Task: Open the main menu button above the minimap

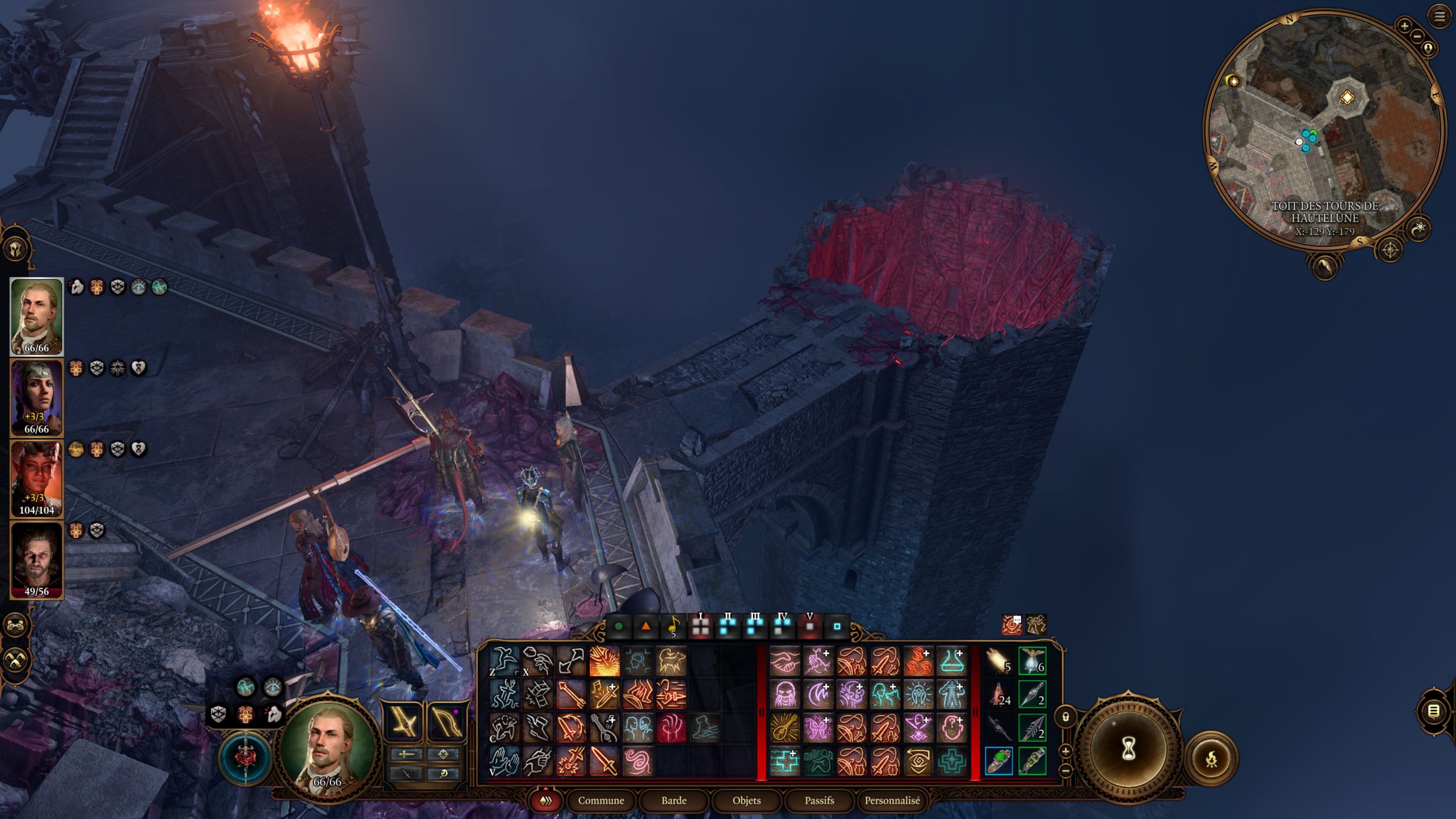Action: [1439, 16]
